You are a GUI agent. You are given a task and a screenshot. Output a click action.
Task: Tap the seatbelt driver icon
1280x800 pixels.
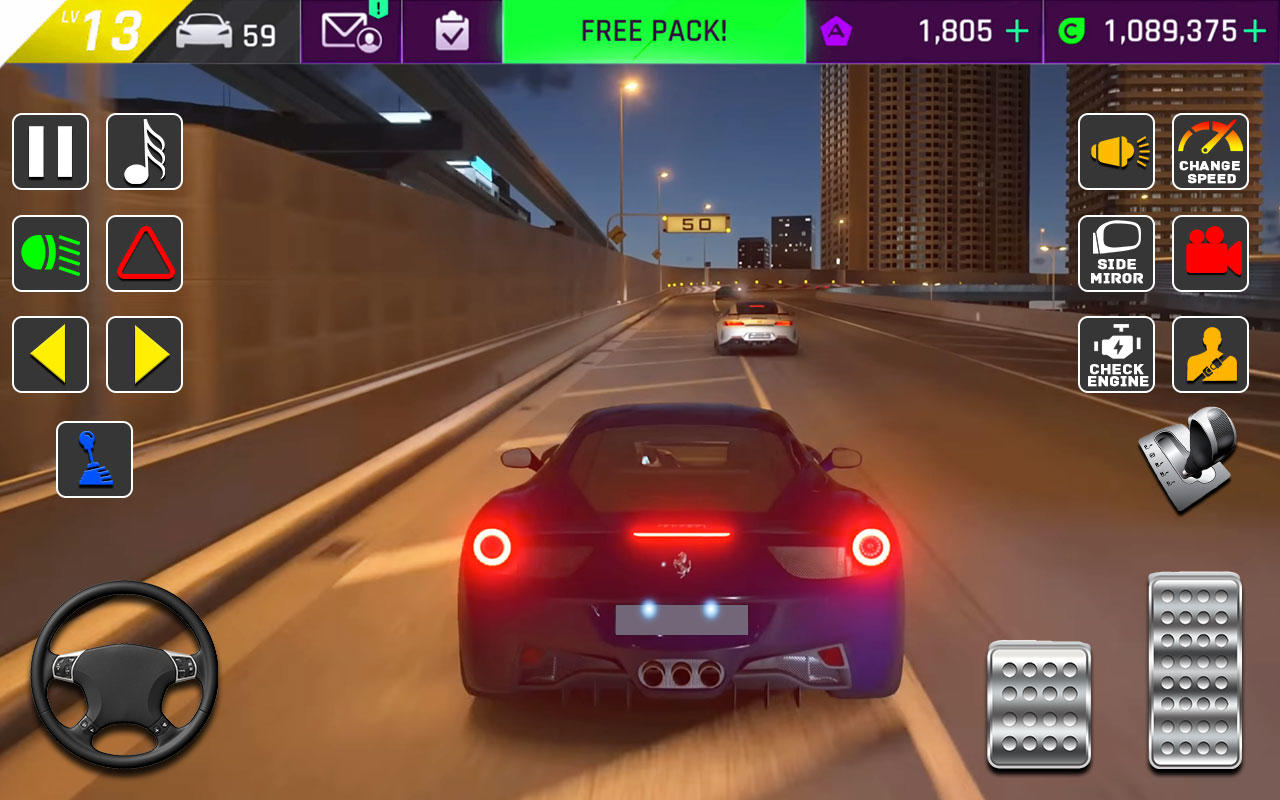[x=1210, y=354]
